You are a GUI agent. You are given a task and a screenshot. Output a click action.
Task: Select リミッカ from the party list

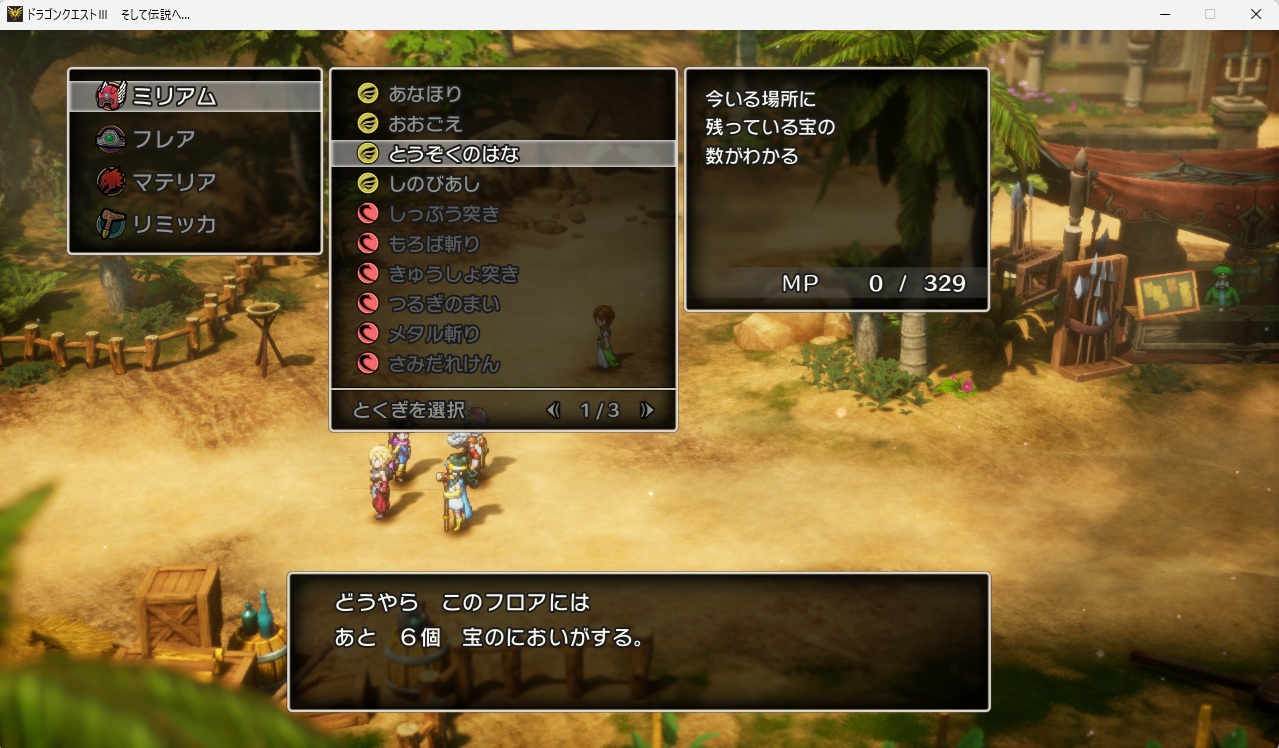(x=175, y=224)
